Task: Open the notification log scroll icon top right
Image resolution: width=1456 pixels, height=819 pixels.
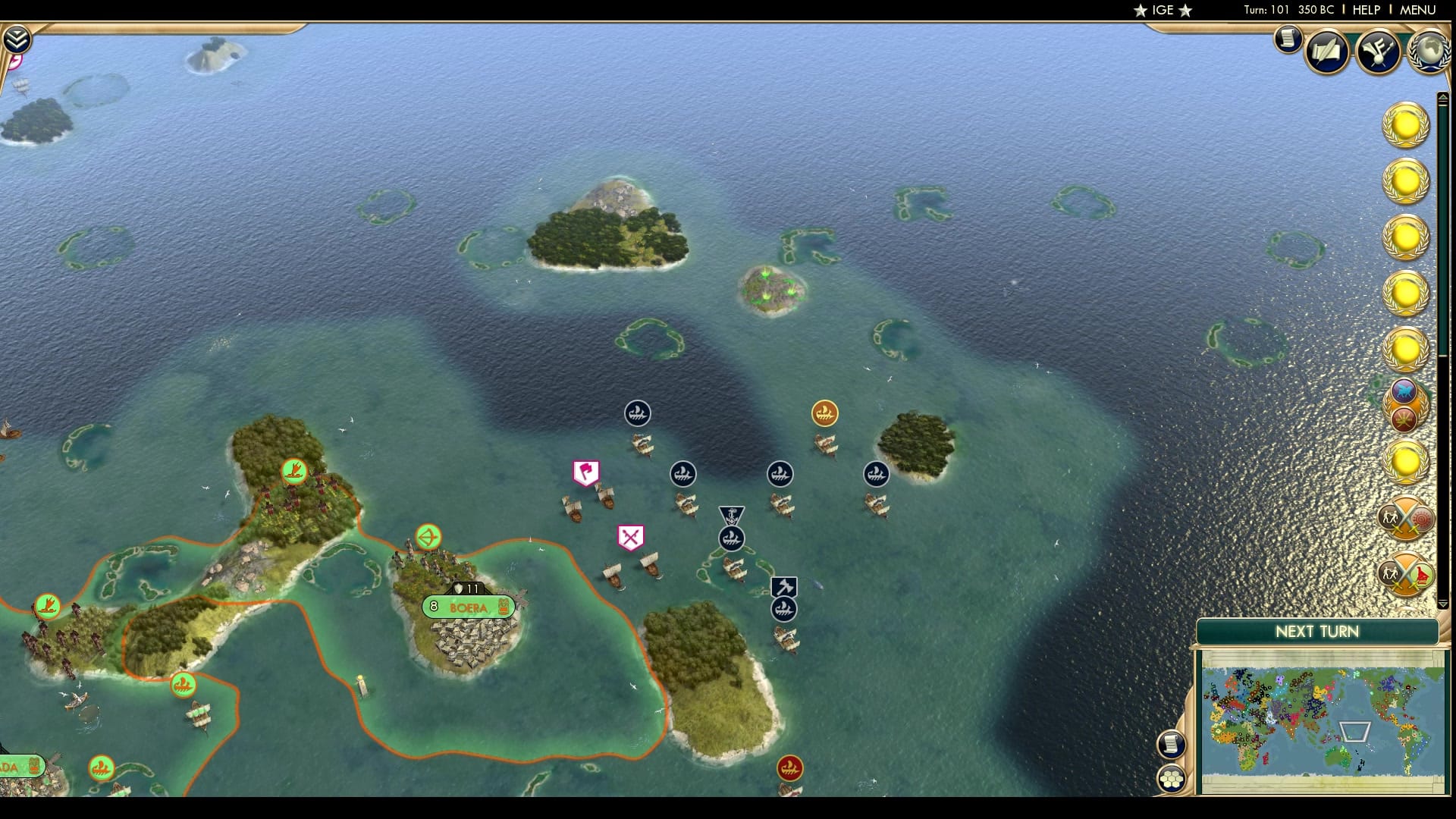Action: [1286, 40]
